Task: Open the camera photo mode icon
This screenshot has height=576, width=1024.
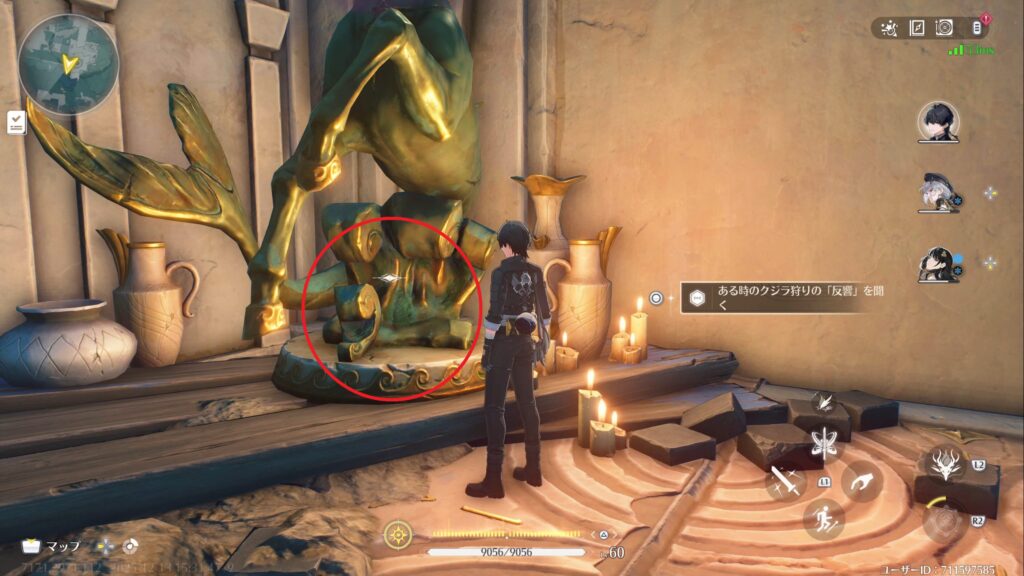Action: (944, 28)
